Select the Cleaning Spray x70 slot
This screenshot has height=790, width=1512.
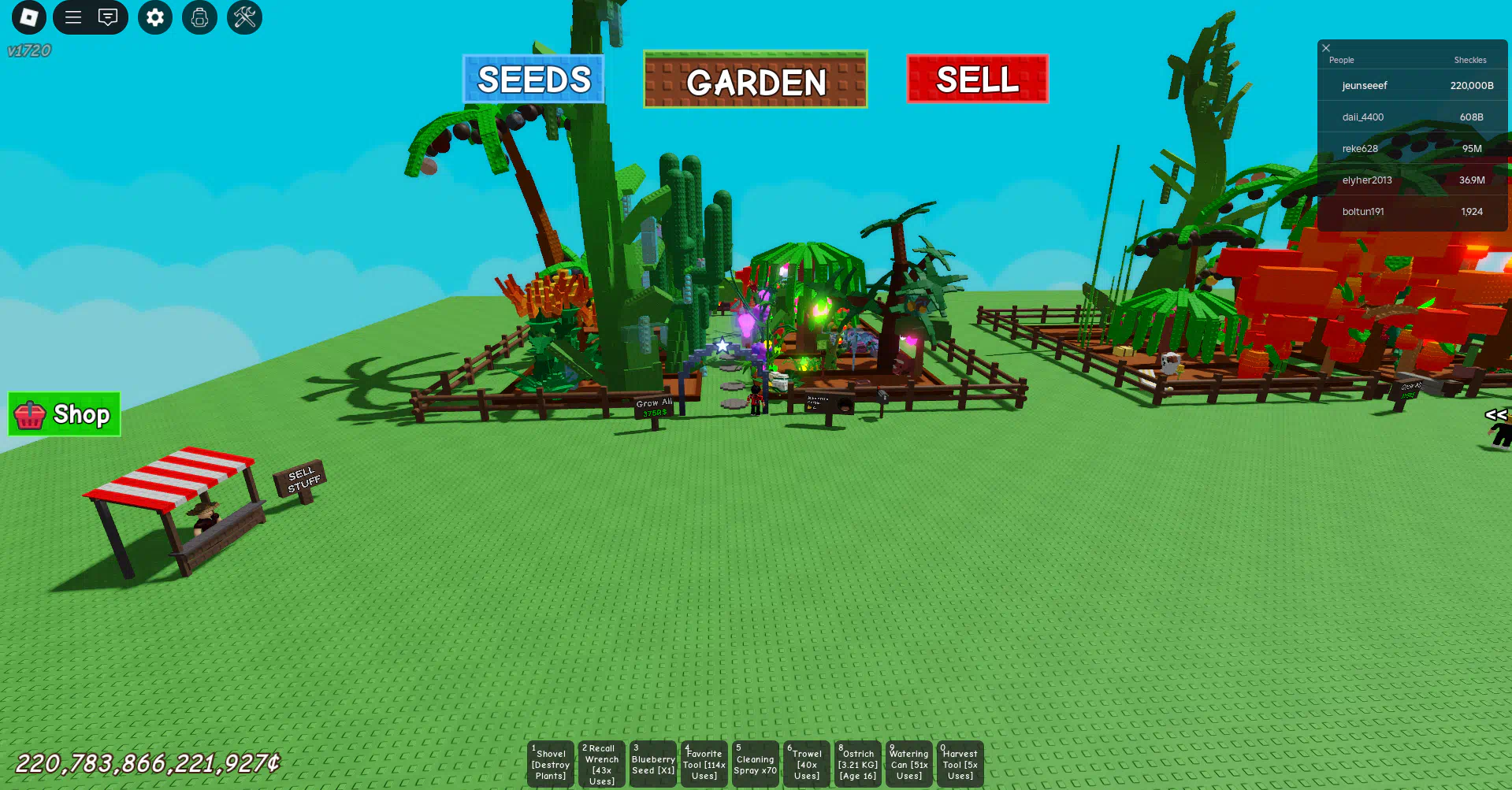click(x=756, y=763)
